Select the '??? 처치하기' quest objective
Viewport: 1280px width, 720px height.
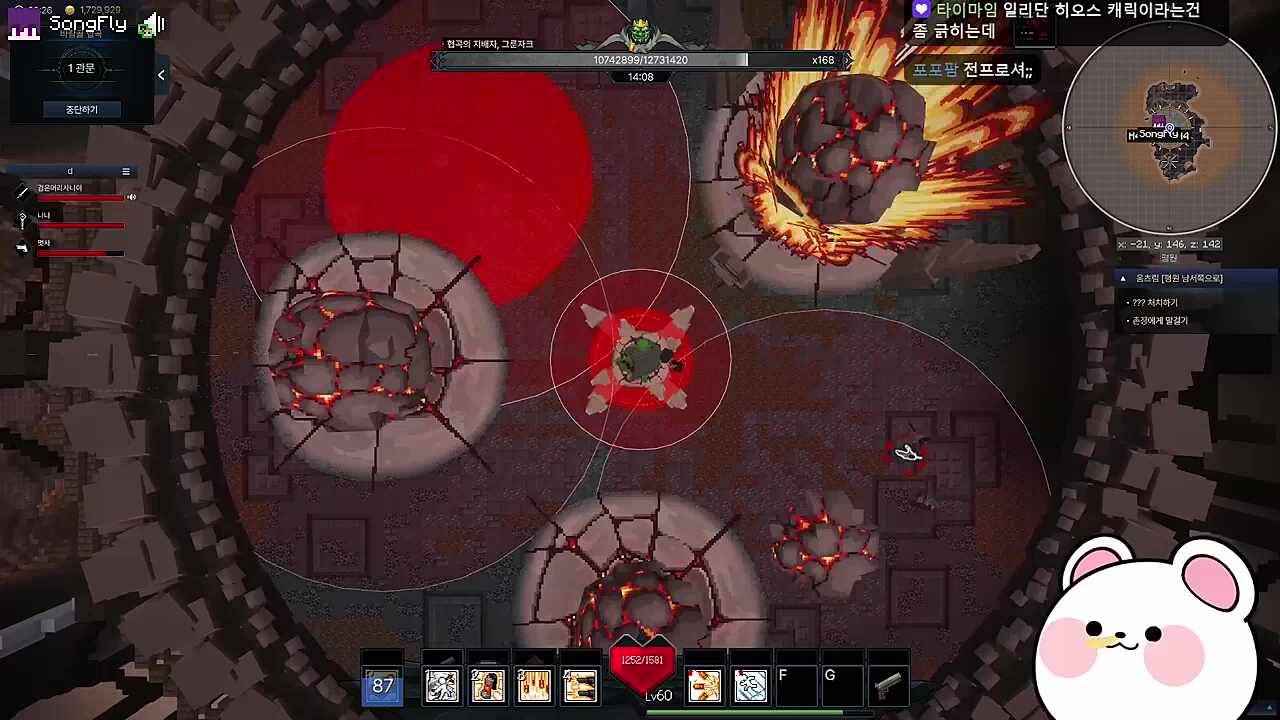pos(1156,302)
